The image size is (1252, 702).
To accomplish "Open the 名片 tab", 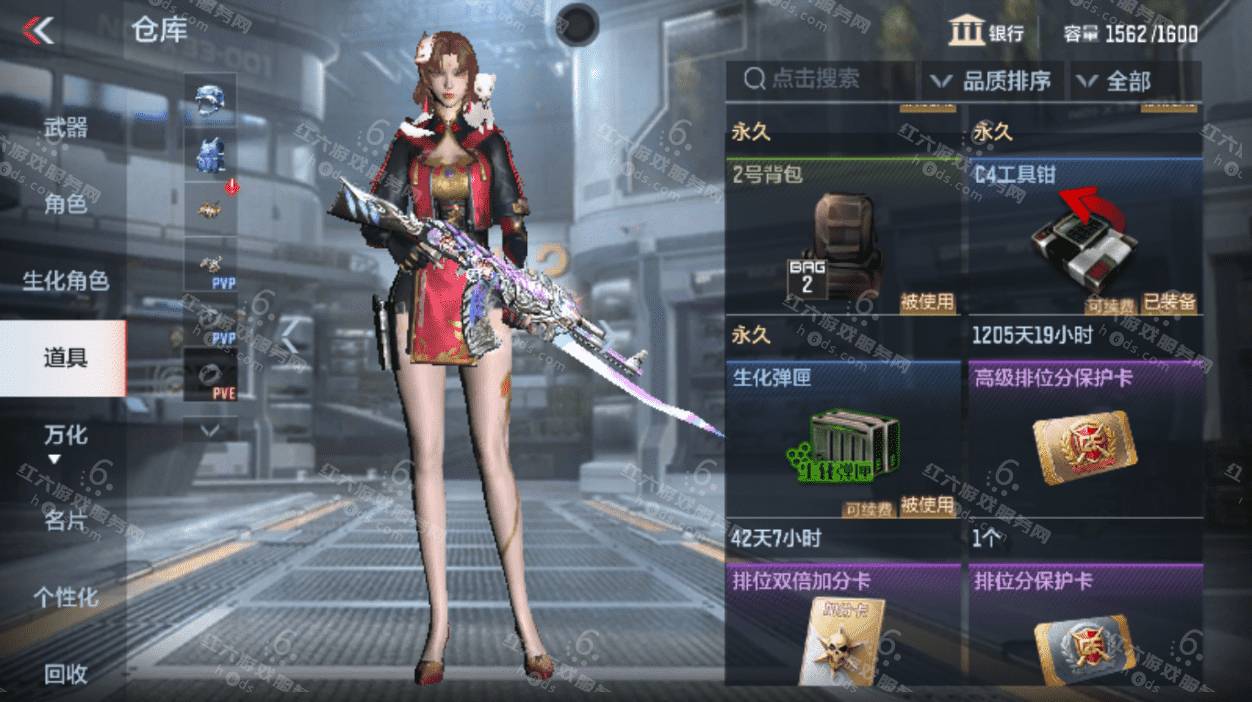I will click(65, 520).
